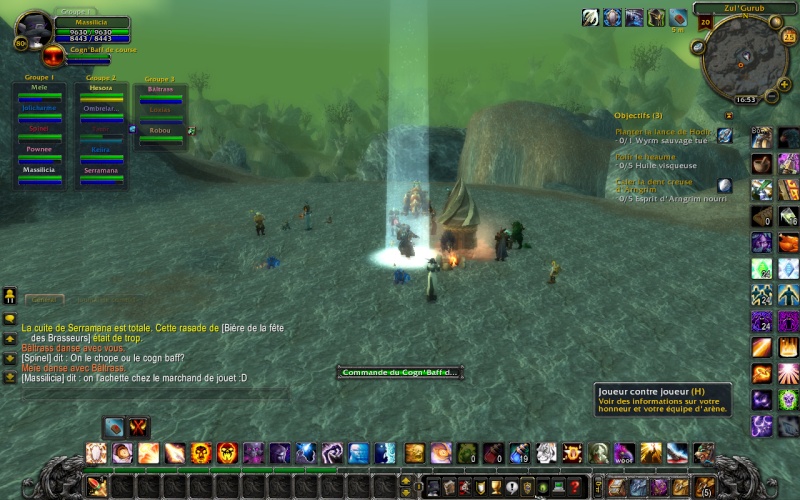Image resolution: width=800 pixels, height=500 pixels.
Task: Select the quest 'Polir le heaume'
Action: (x=646, y=156)
